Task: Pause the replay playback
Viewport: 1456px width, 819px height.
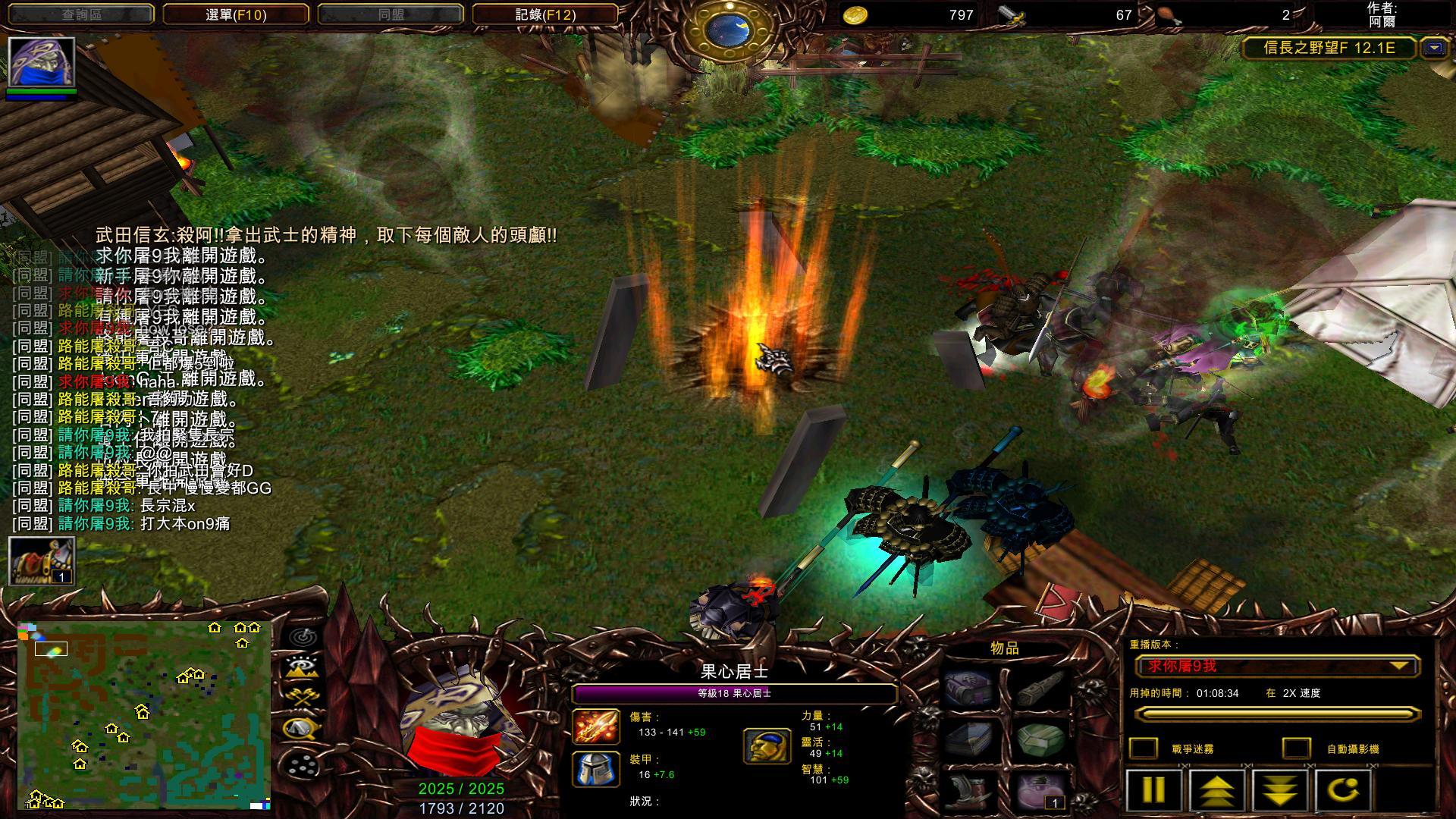Action: coord(1154,789)
